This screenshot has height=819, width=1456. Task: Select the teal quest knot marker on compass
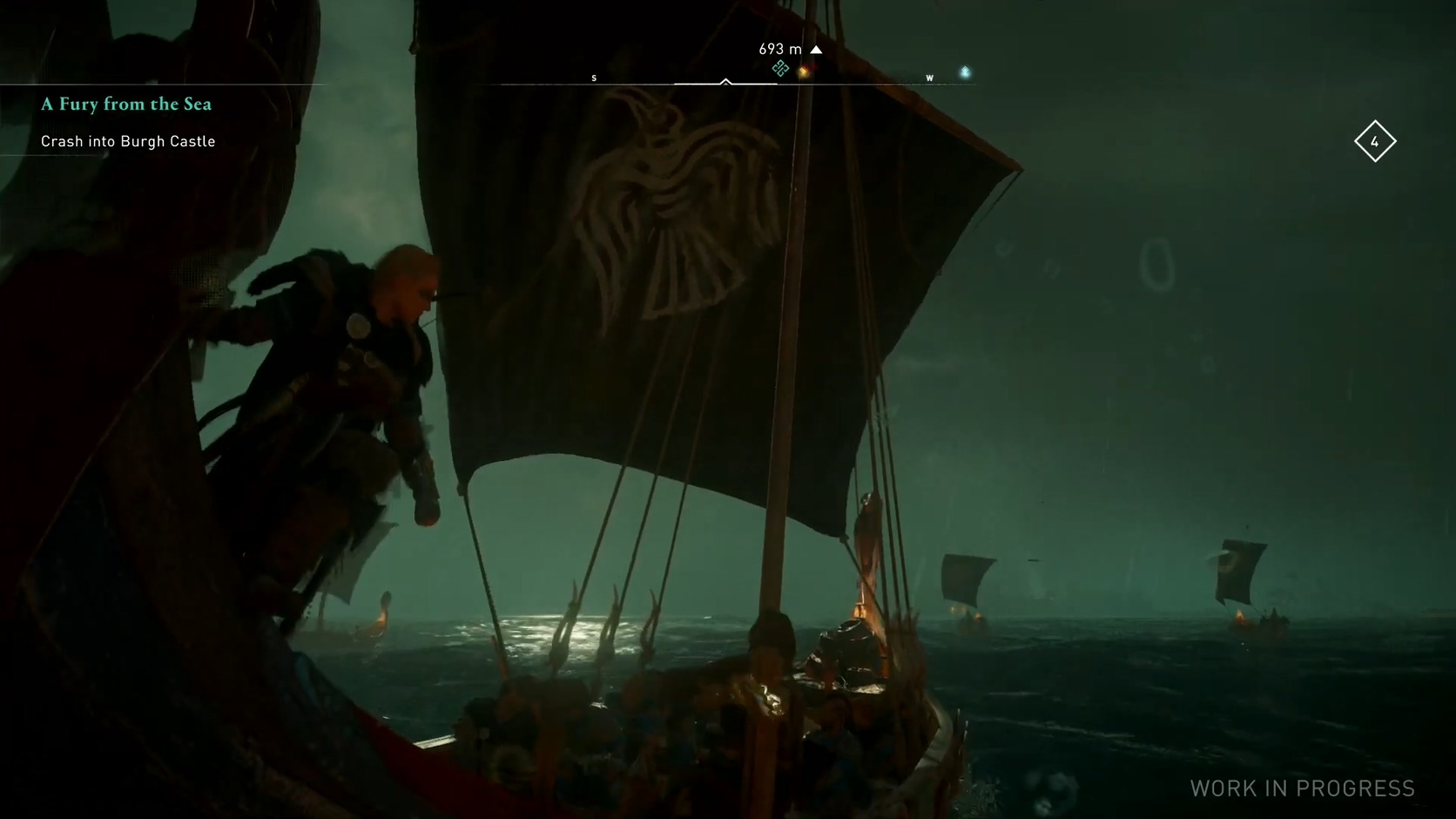tap(780, 69)
